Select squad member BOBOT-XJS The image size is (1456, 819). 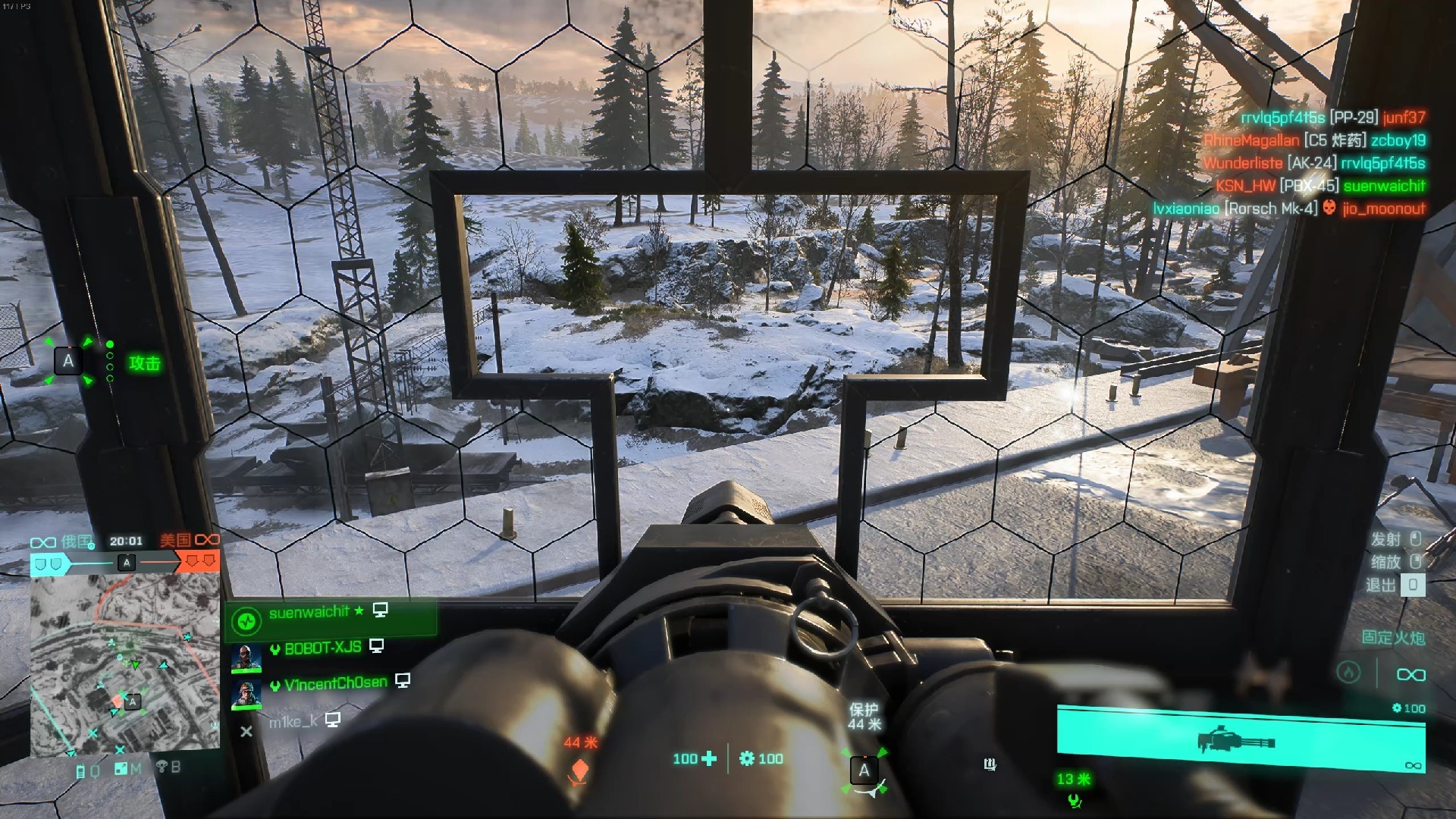[322, 649]
